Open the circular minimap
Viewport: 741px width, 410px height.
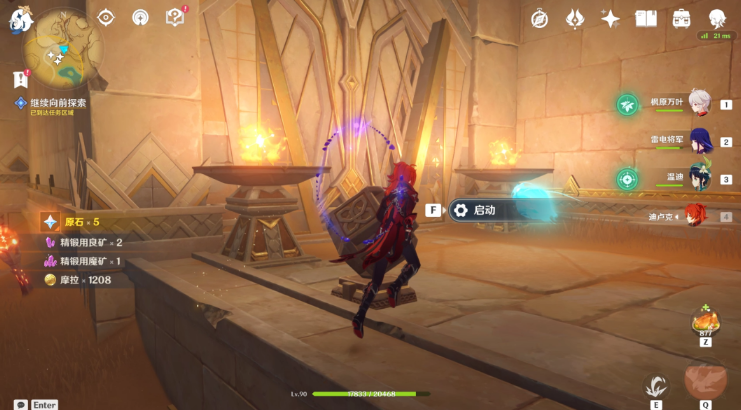tap(64, 48)
